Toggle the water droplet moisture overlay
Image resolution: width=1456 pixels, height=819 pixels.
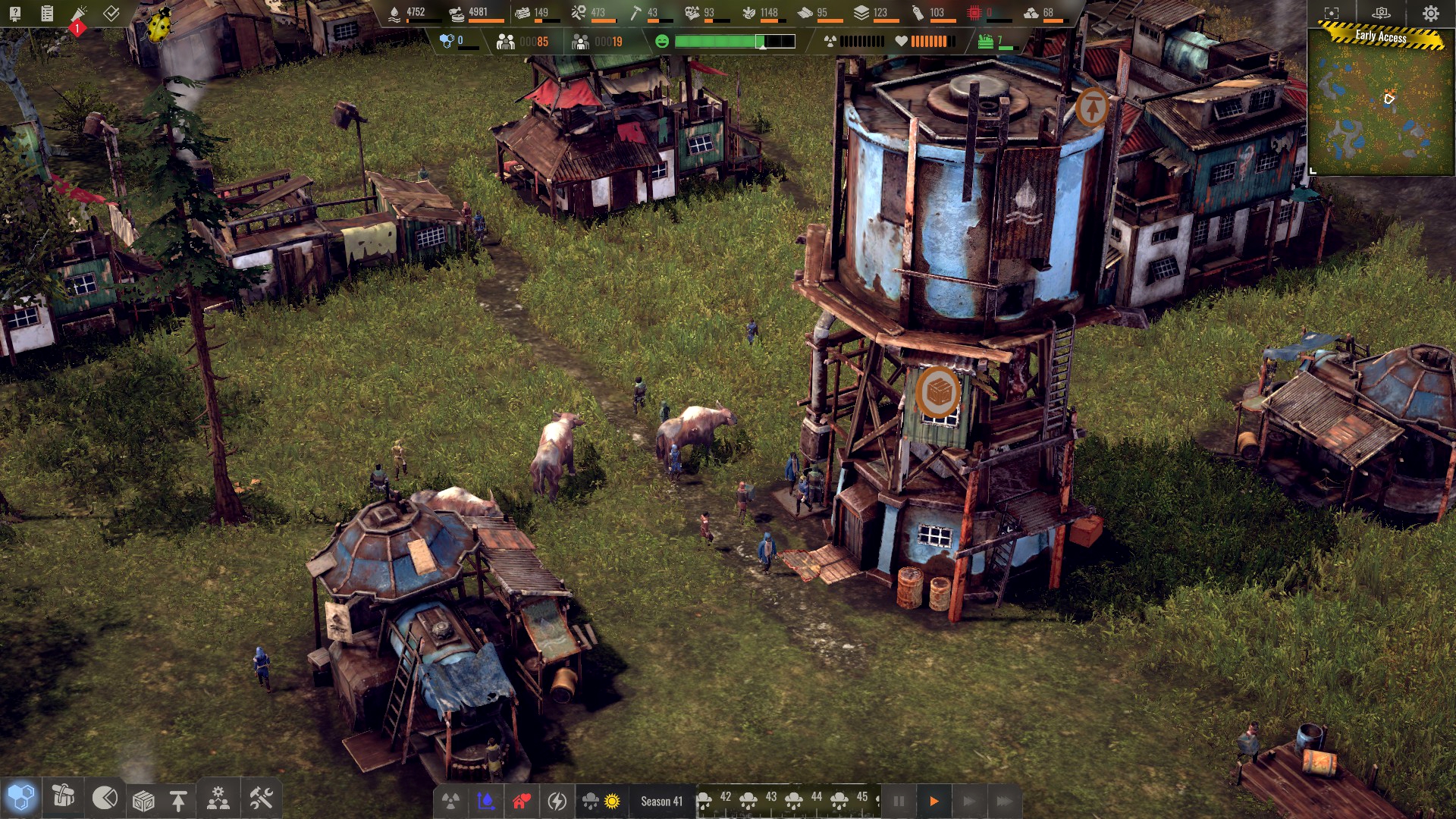(486, 801)
